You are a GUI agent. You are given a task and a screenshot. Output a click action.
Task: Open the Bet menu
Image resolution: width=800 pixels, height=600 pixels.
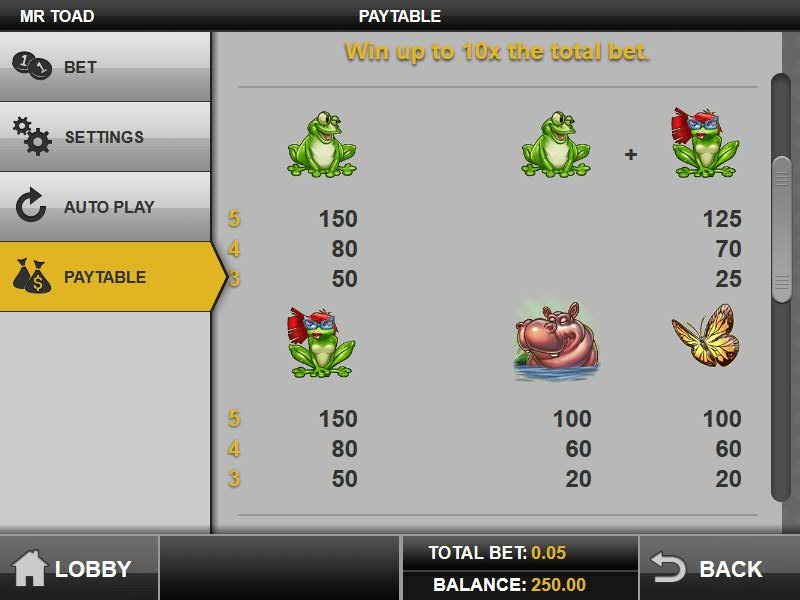click(x=105, y=67)
